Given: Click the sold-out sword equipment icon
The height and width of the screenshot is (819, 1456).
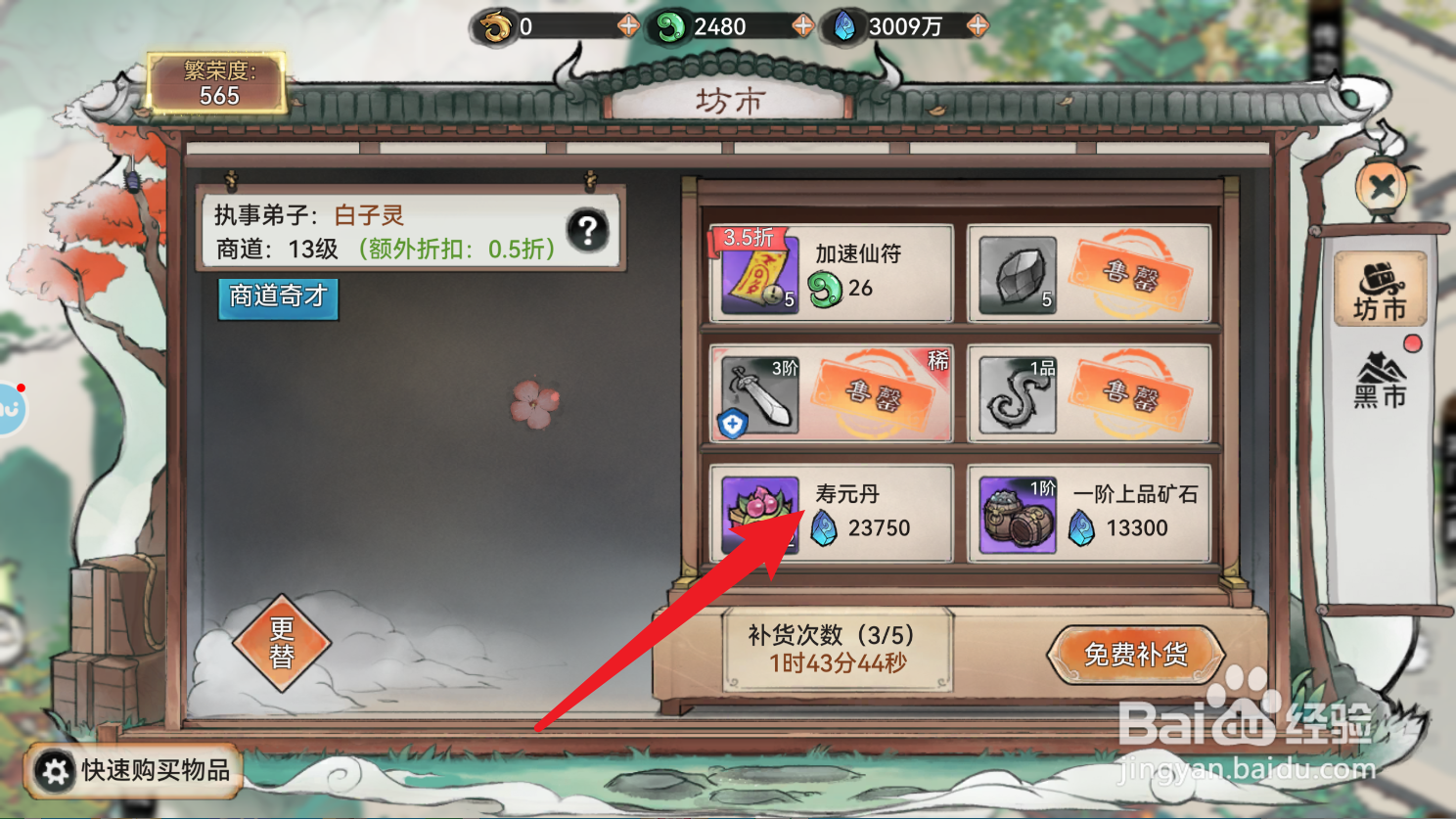Looking at the screenshot, I should [758, 393].
